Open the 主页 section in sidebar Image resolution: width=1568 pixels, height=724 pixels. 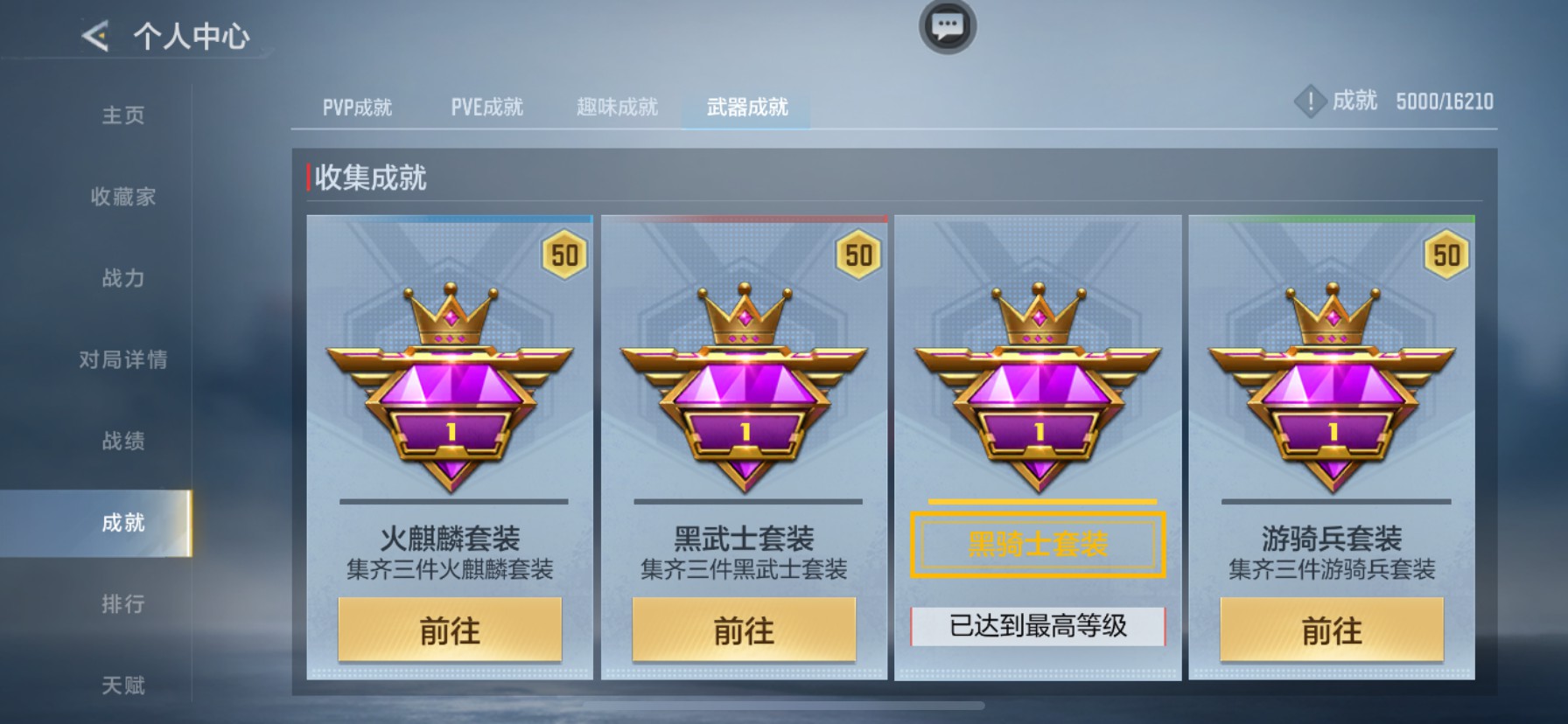pos(124,115)
